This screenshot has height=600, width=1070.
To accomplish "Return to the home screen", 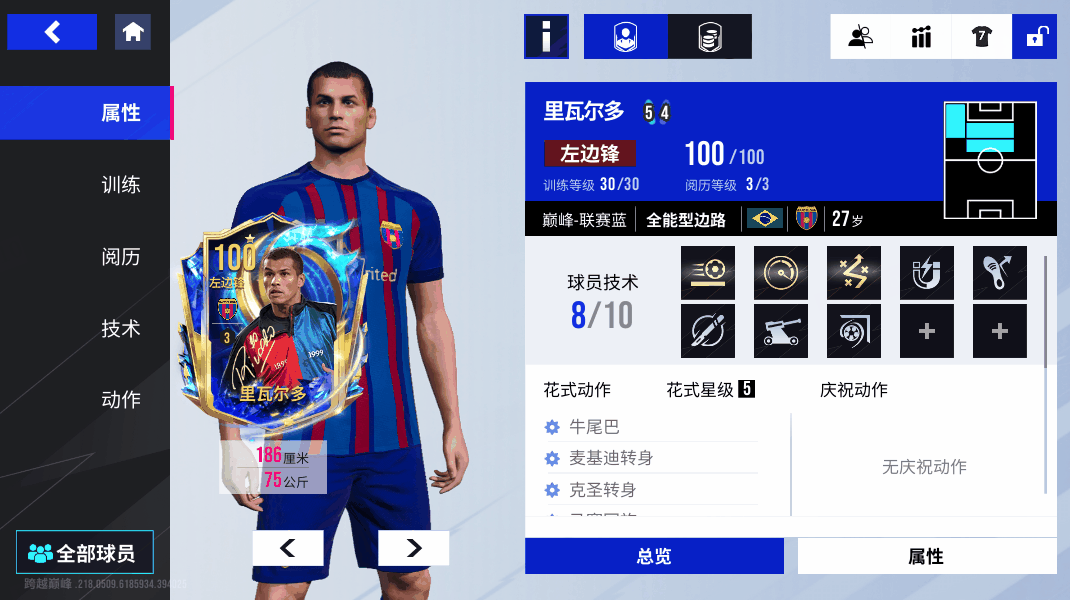I will click(x=133, y=32).
